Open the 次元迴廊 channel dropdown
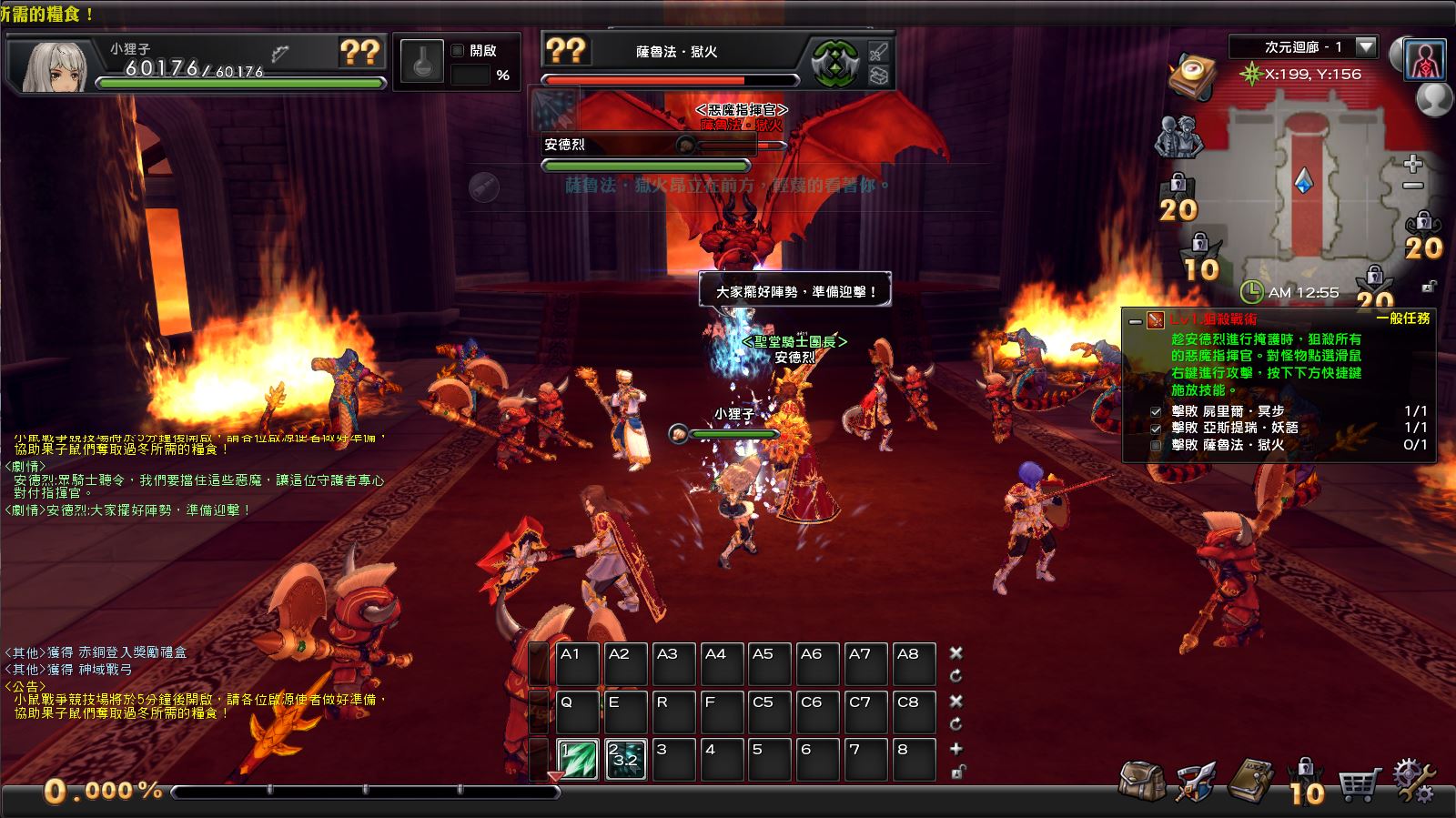This screenshot has height=818, width=1456. click(x=1366, y=46)
